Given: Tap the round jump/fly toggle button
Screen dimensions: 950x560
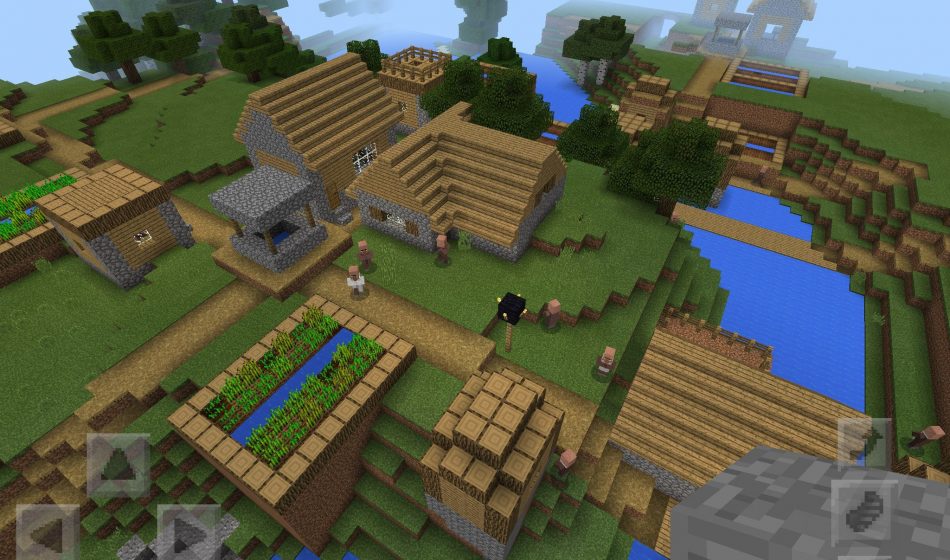Looking at the screenshot, I should (862, 510).
